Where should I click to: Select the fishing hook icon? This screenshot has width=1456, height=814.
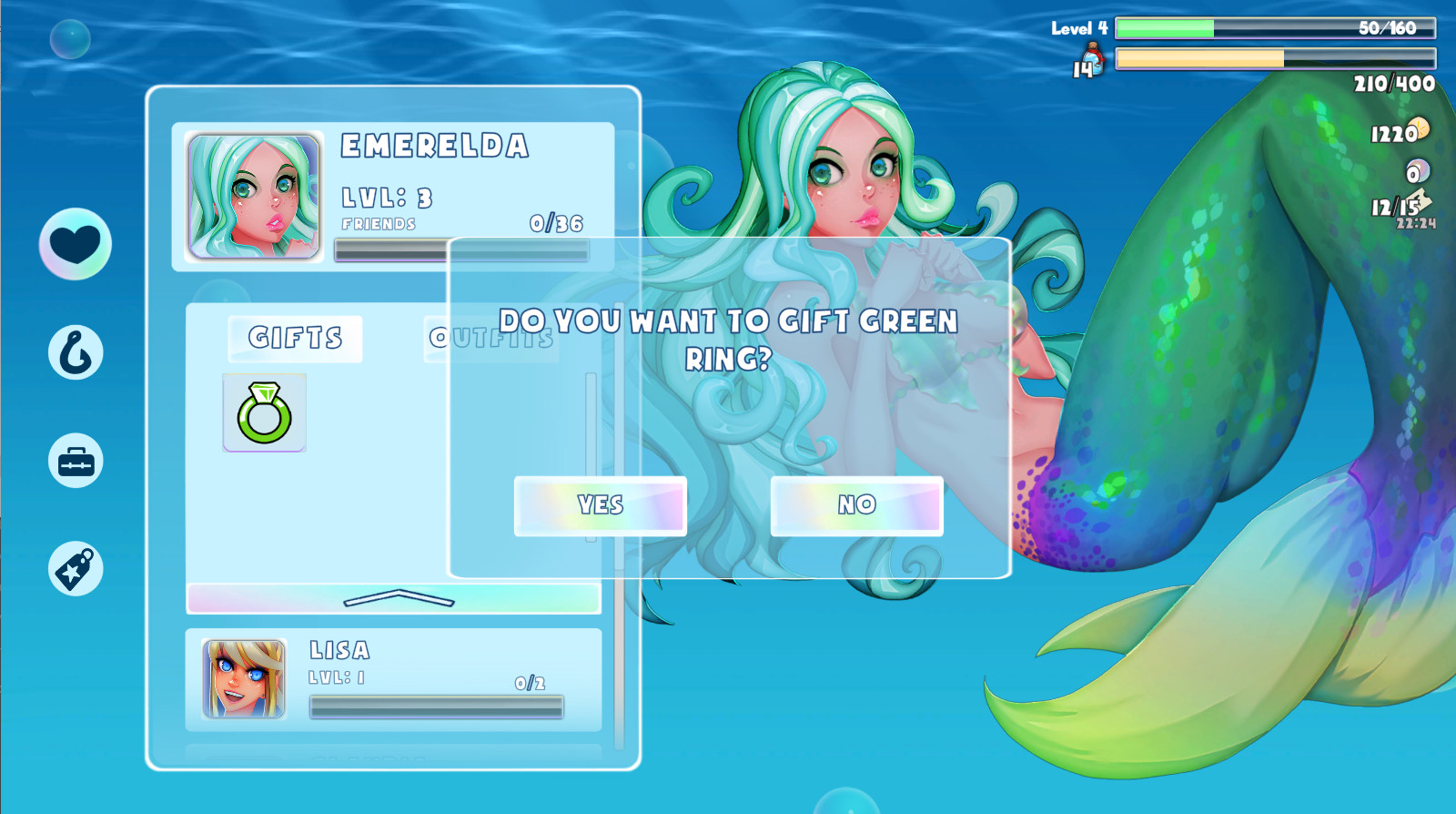tap(75, 352)
